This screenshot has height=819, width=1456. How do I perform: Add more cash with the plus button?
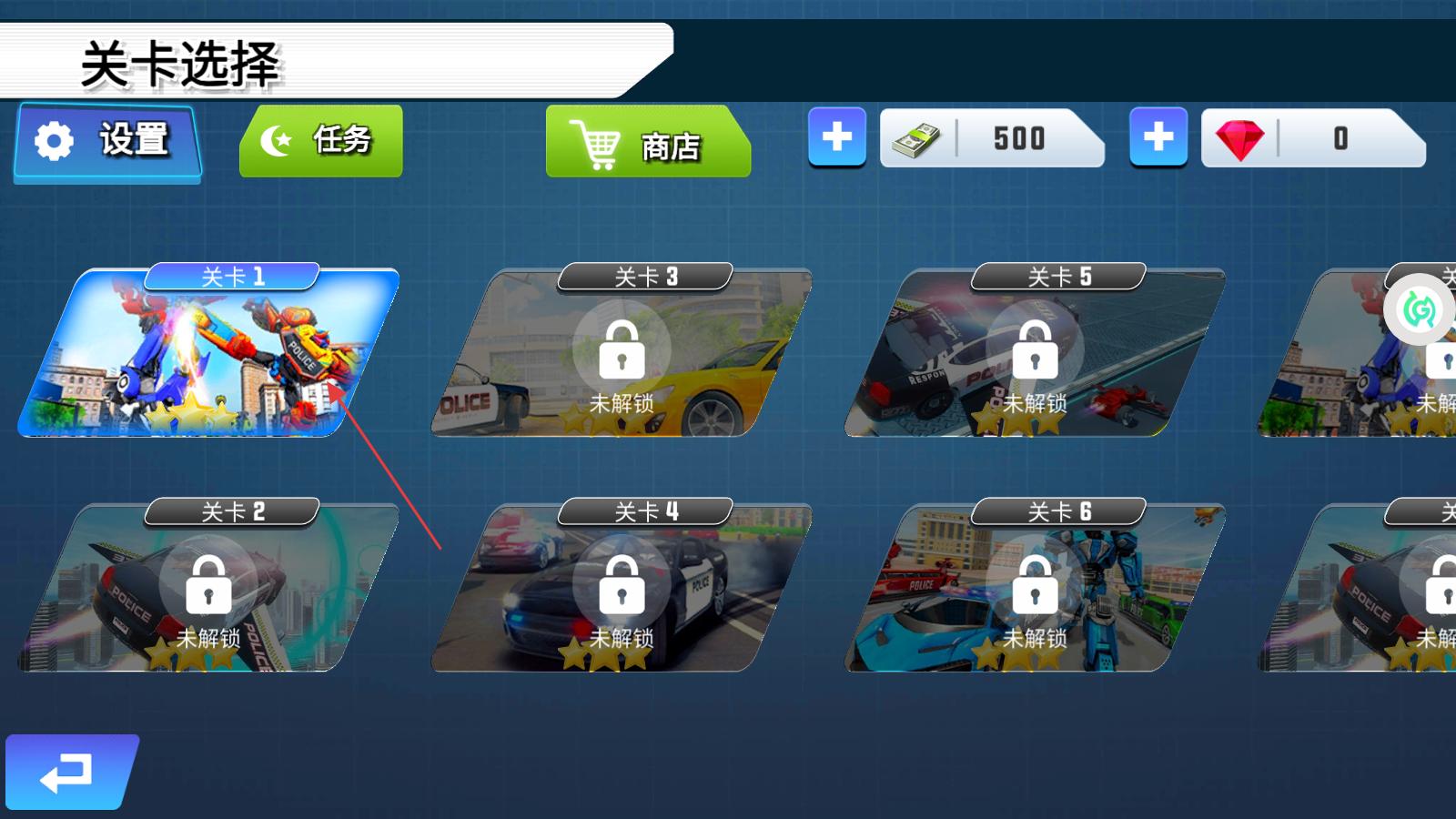[837, 137]
